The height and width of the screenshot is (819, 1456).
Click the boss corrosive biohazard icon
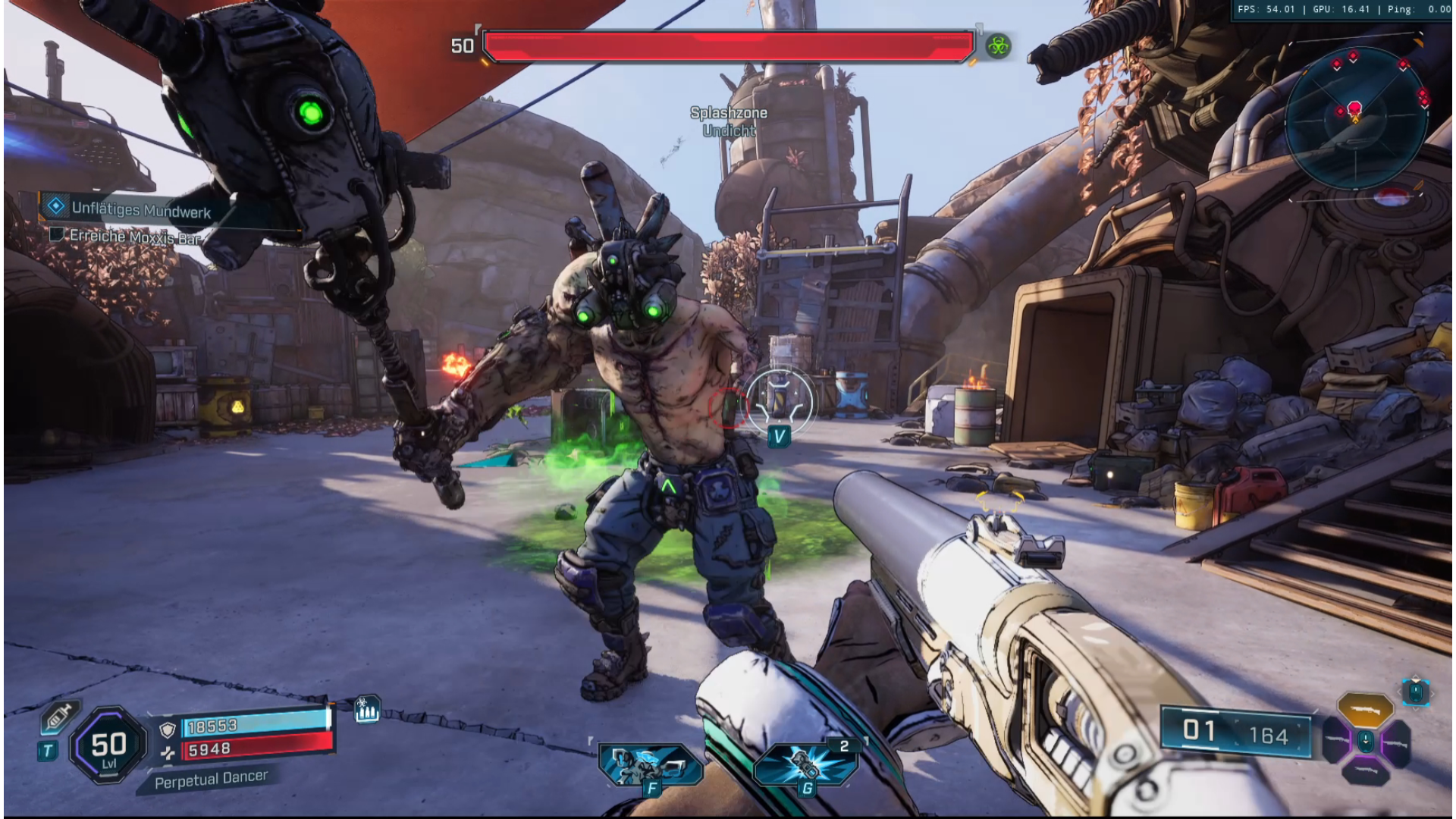click(998, 47)
